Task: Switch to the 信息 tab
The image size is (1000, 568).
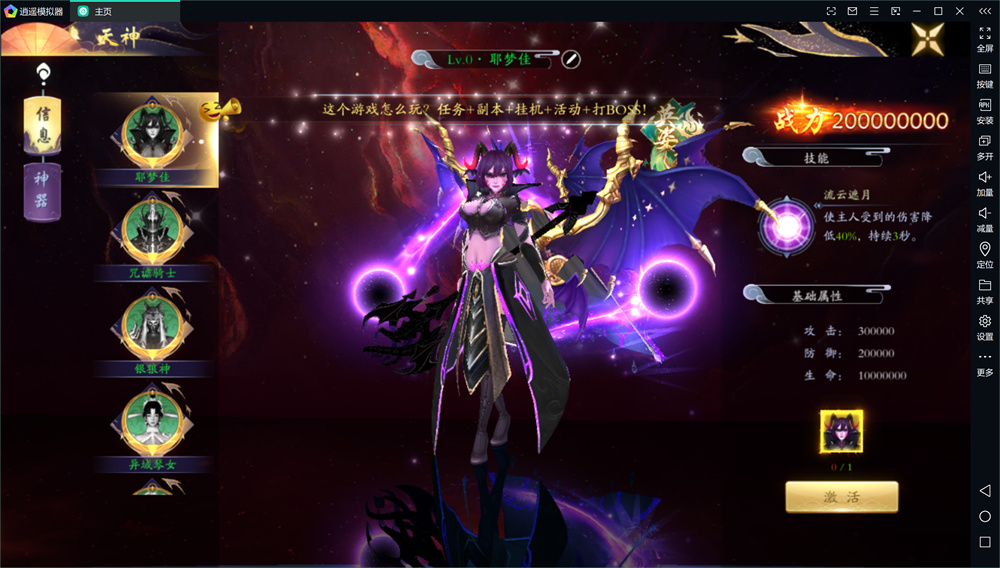Action: 42,124
